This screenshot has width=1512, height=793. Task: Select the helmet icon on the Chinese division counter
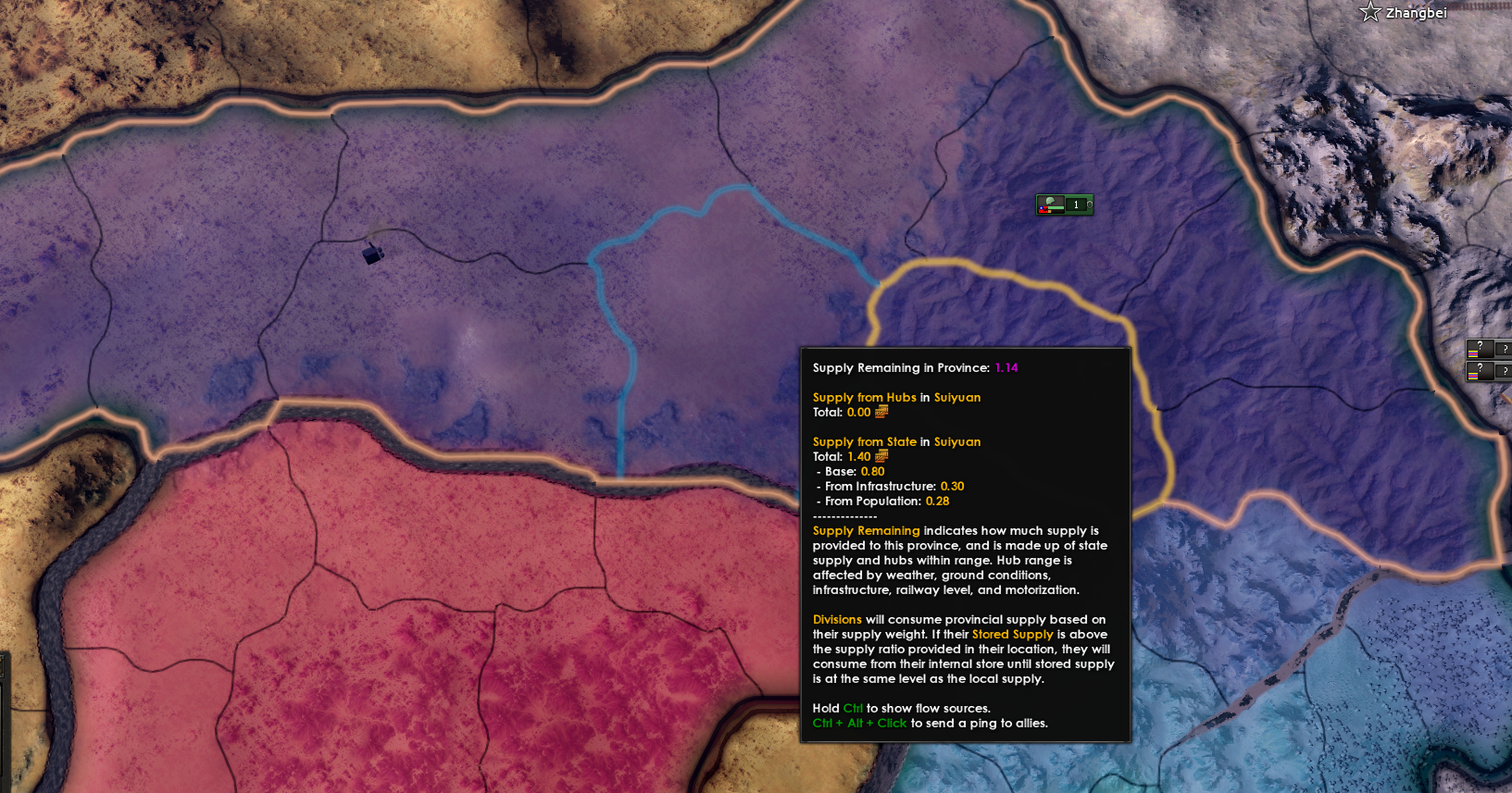1050,201
